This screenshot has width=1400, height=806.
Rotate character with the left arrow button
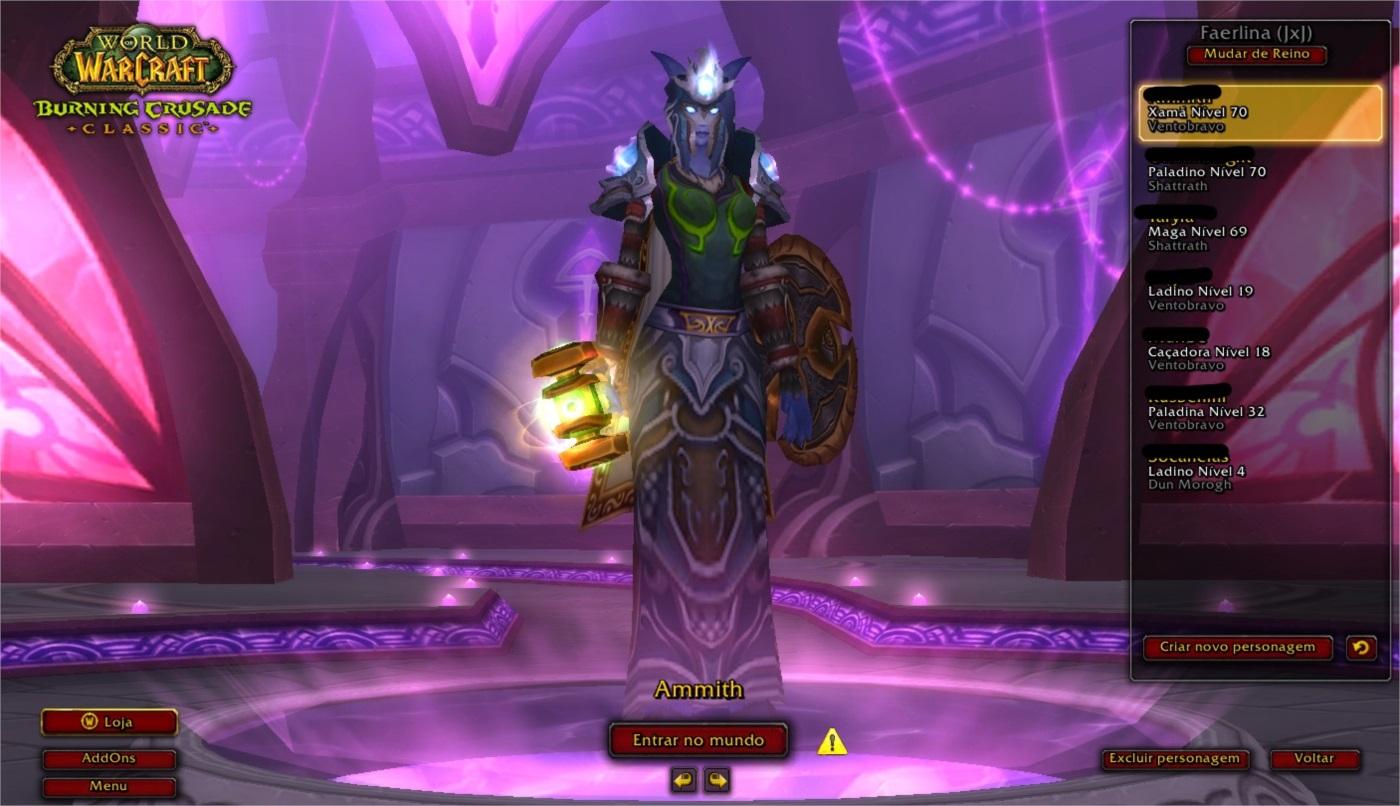pyautogui.click(x=684, y=780)
